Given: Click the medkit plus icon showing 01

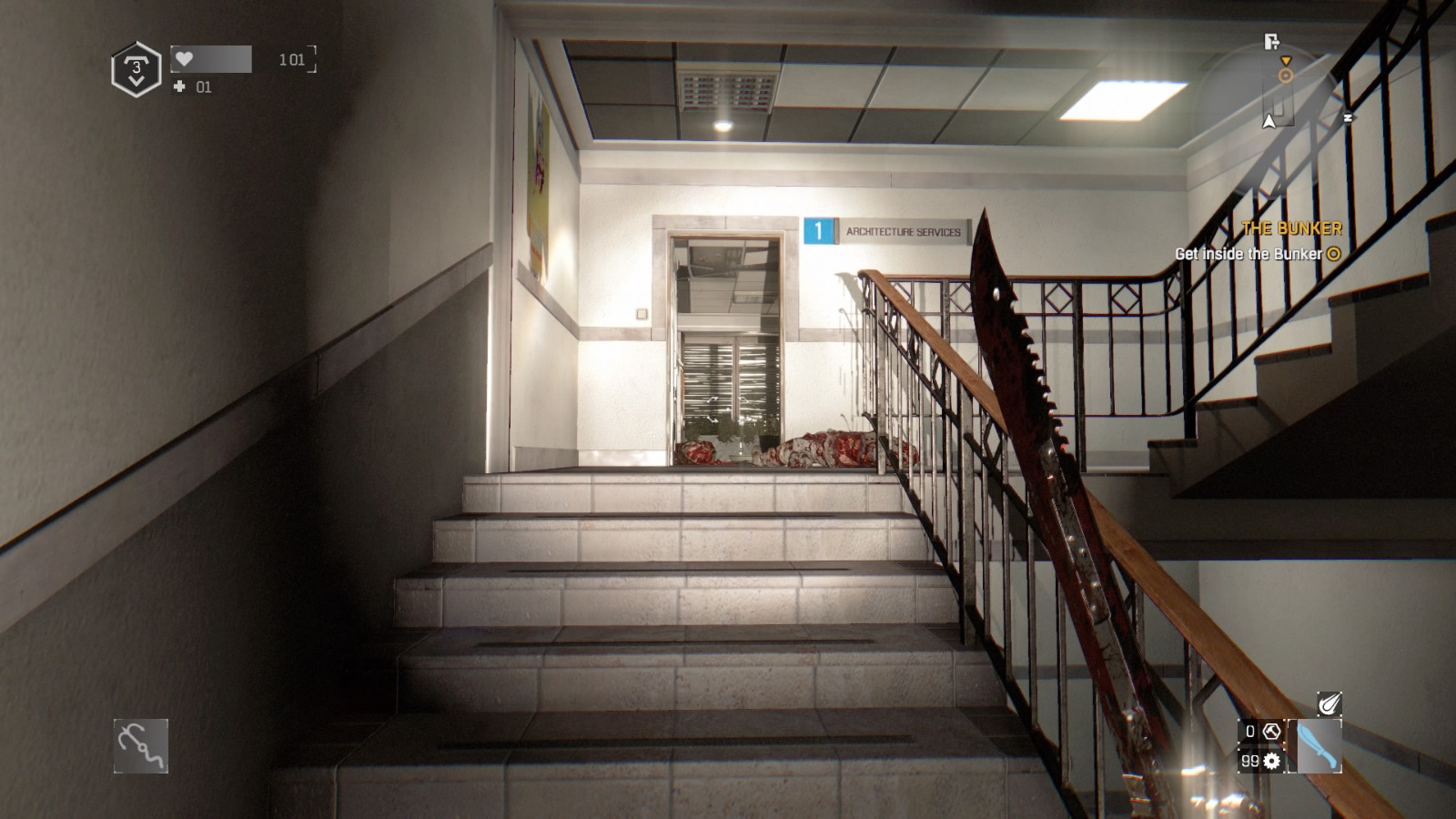Looking at the screenshot, I should click(177, 88).
